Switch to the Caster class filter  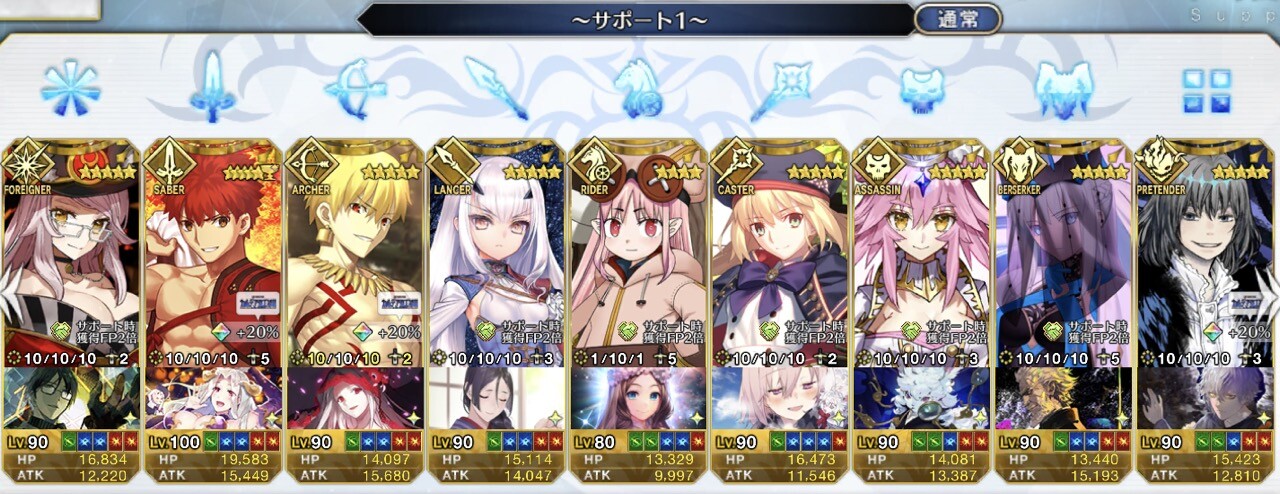[x=780, y=88]
